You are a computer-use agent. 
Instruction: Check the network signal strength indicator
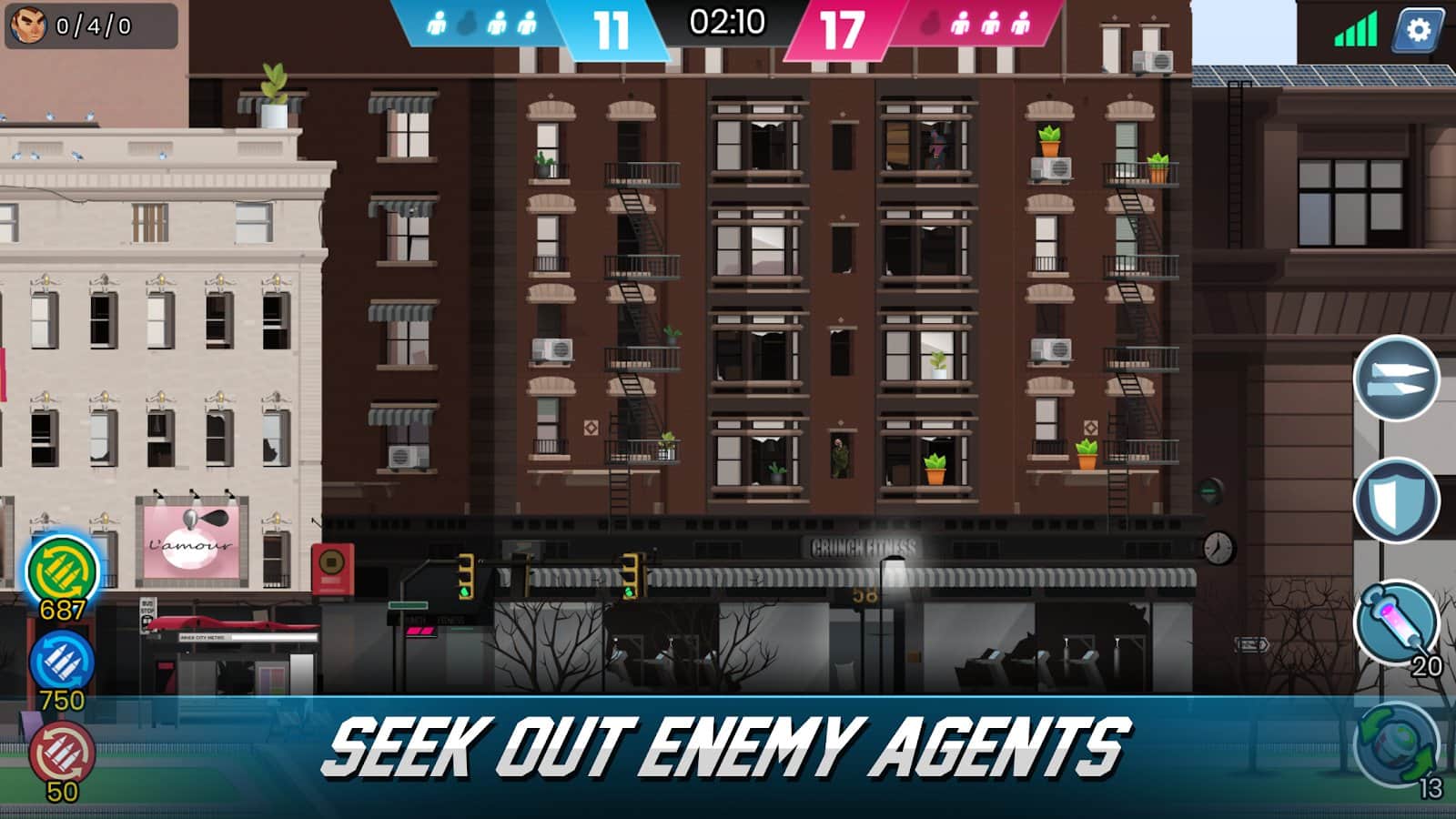[x=1354, y=30]
